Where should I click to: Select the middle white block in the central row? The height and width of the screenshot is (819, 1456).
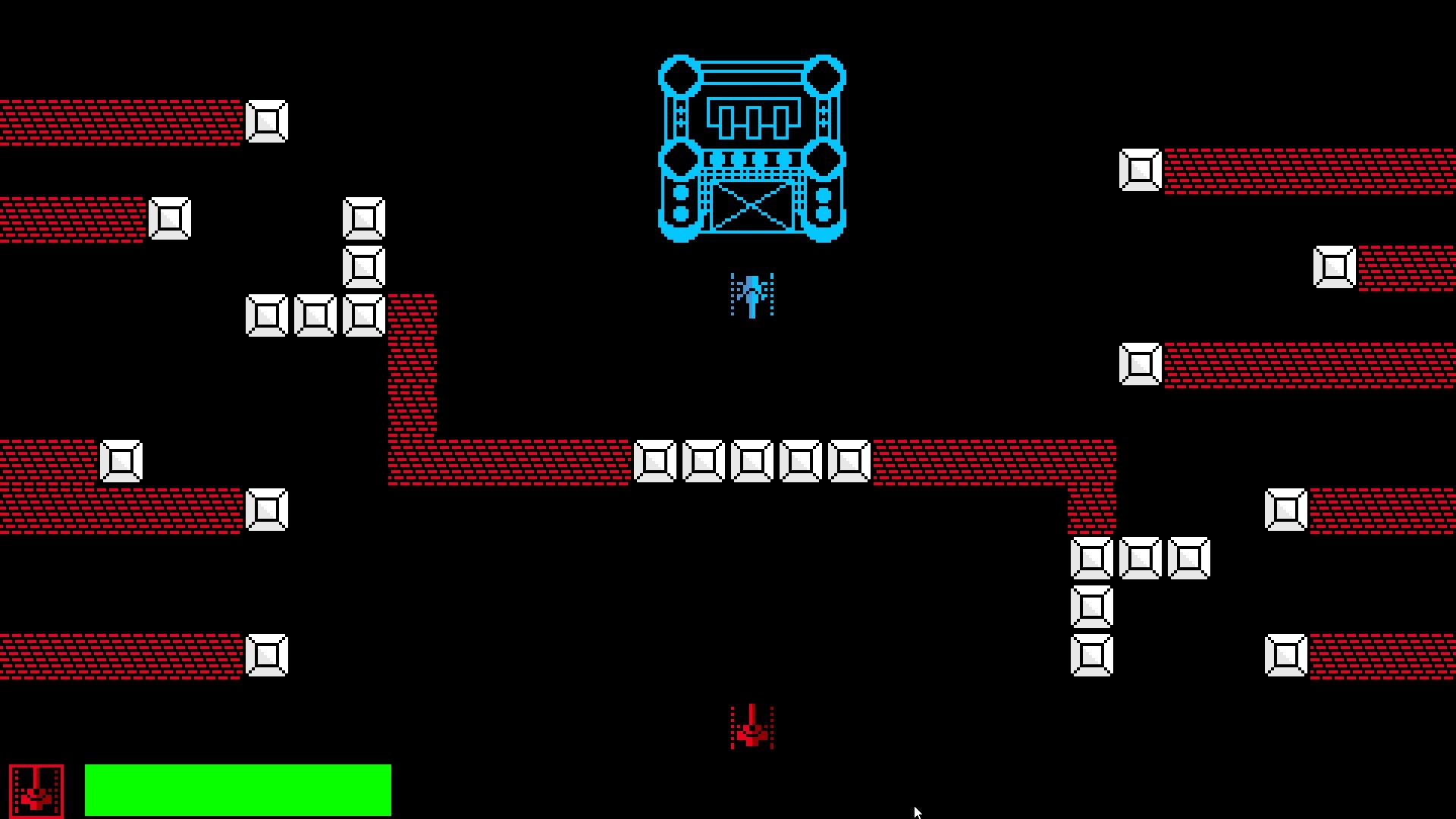[x=752, y=459]
